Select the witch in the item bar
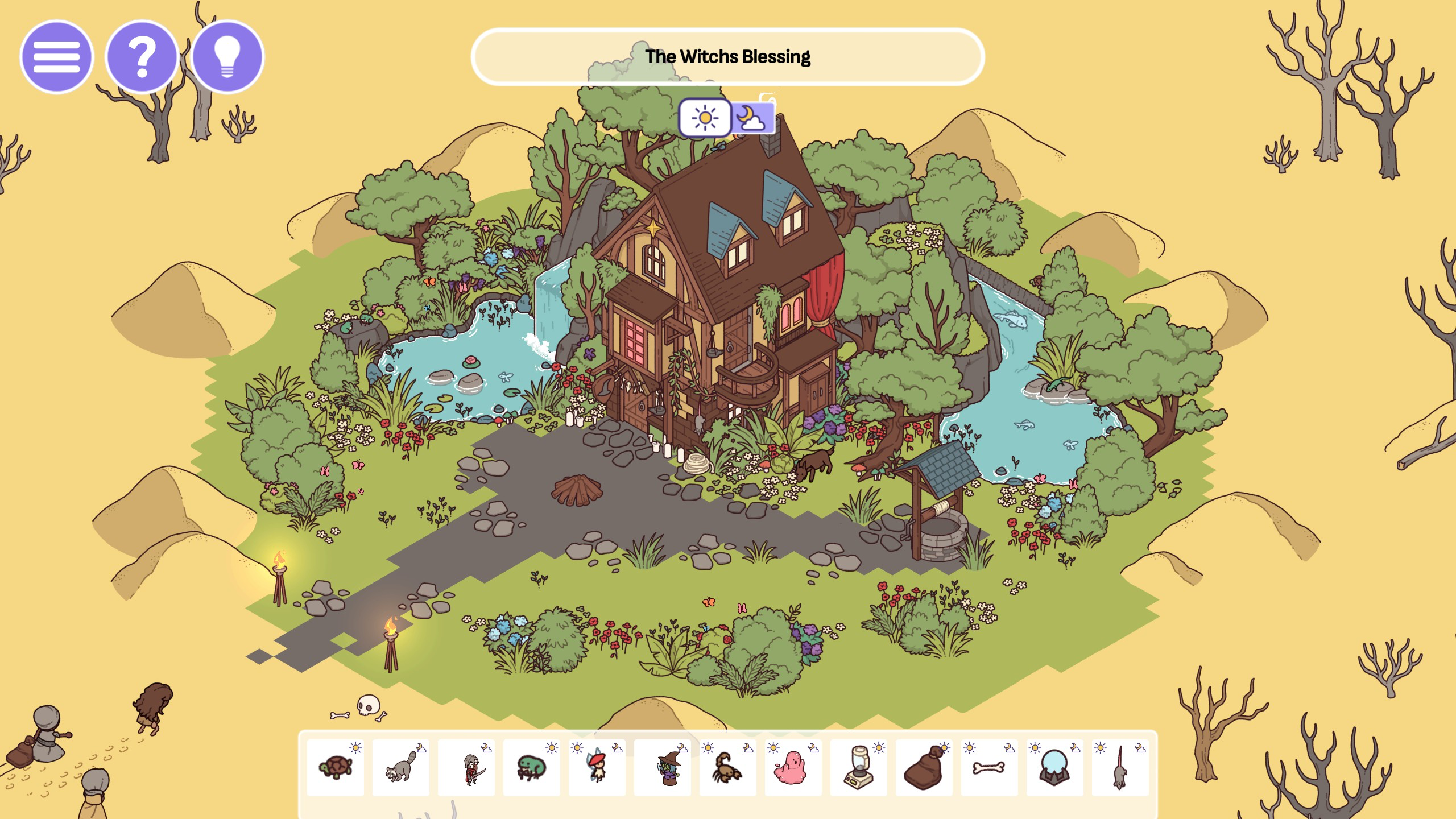 click(x=663, y=767)
